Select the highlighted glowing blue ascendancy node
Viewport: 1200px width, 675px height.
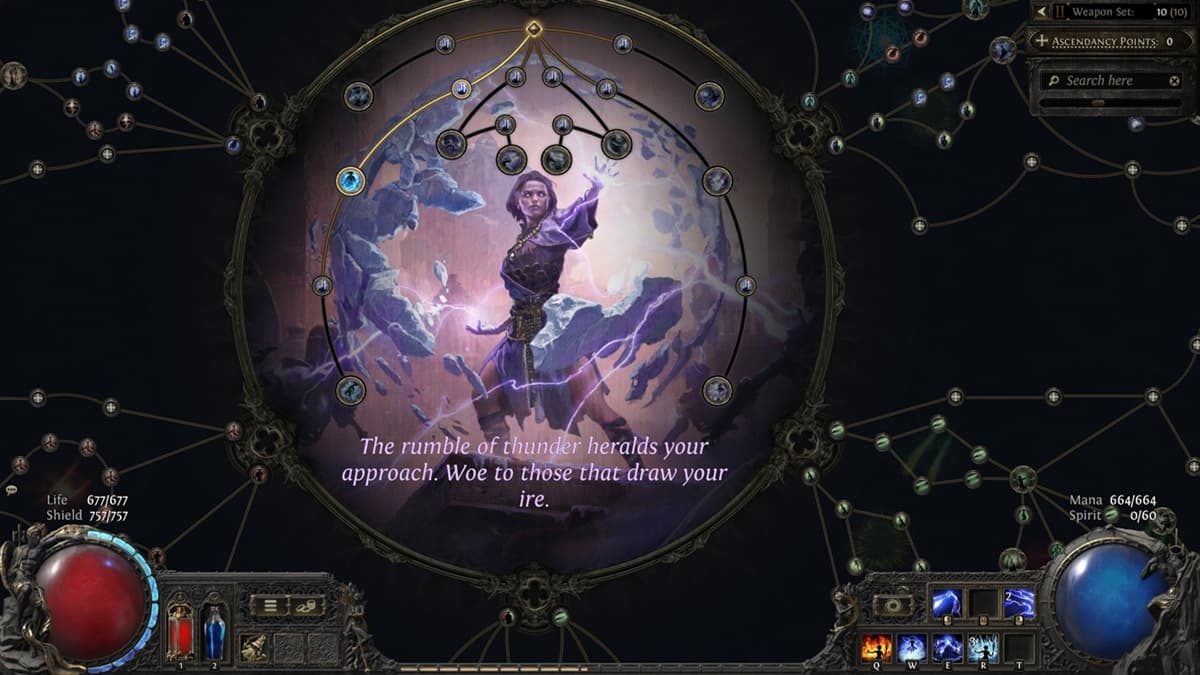[x=350, y=181]
